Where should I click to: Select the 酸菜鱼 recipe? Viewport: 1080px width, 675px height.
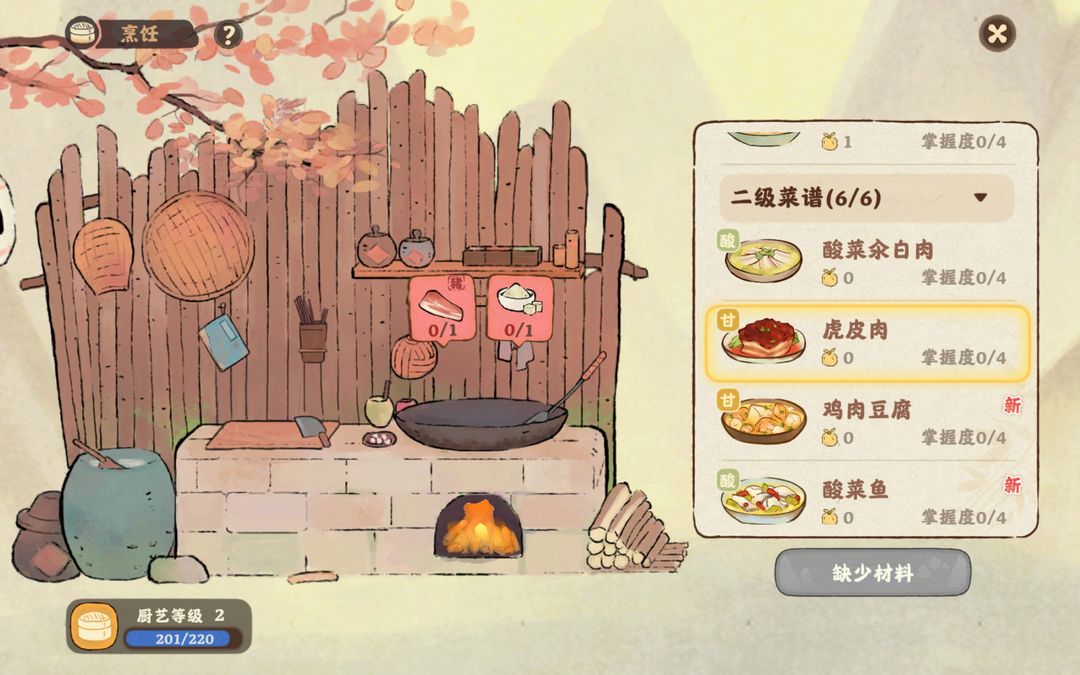(866, 501)
